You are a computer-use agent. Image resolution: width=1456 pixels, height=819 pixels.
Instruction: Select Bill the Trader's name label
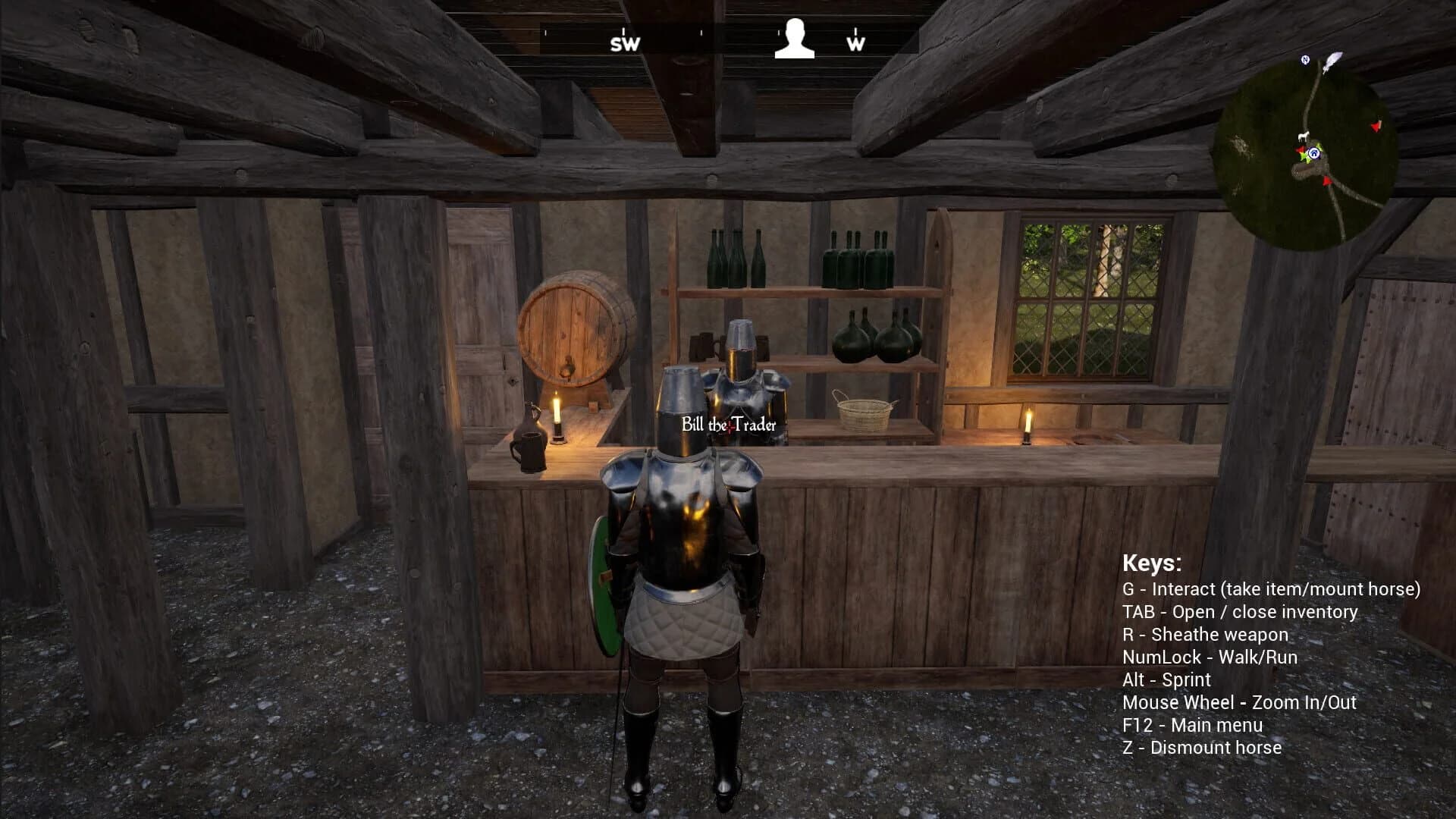730,425
